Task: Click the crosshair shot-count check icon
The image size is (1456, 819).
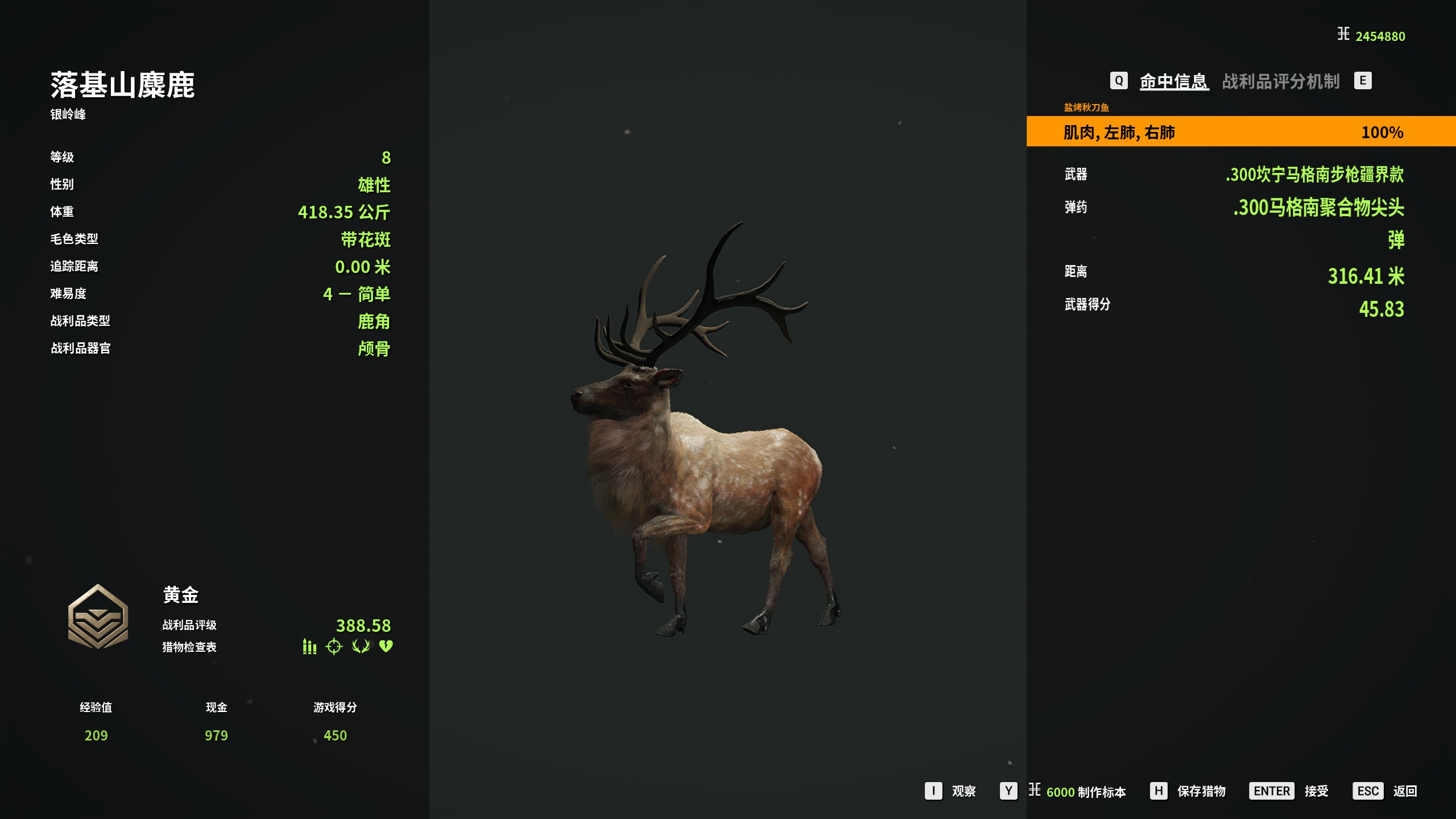Action: click(x=334, y=647)
